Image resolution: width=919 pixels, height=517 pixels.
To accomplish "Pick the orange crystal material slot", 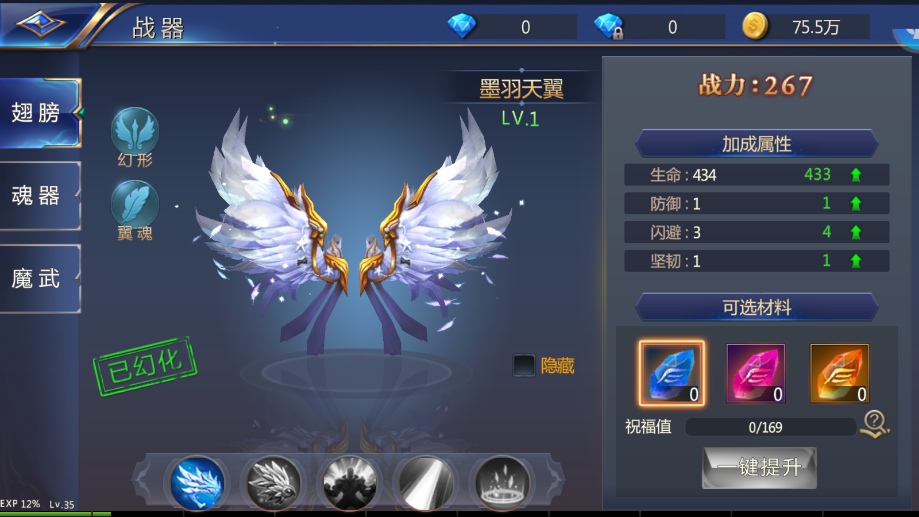I will click(839, 373).
